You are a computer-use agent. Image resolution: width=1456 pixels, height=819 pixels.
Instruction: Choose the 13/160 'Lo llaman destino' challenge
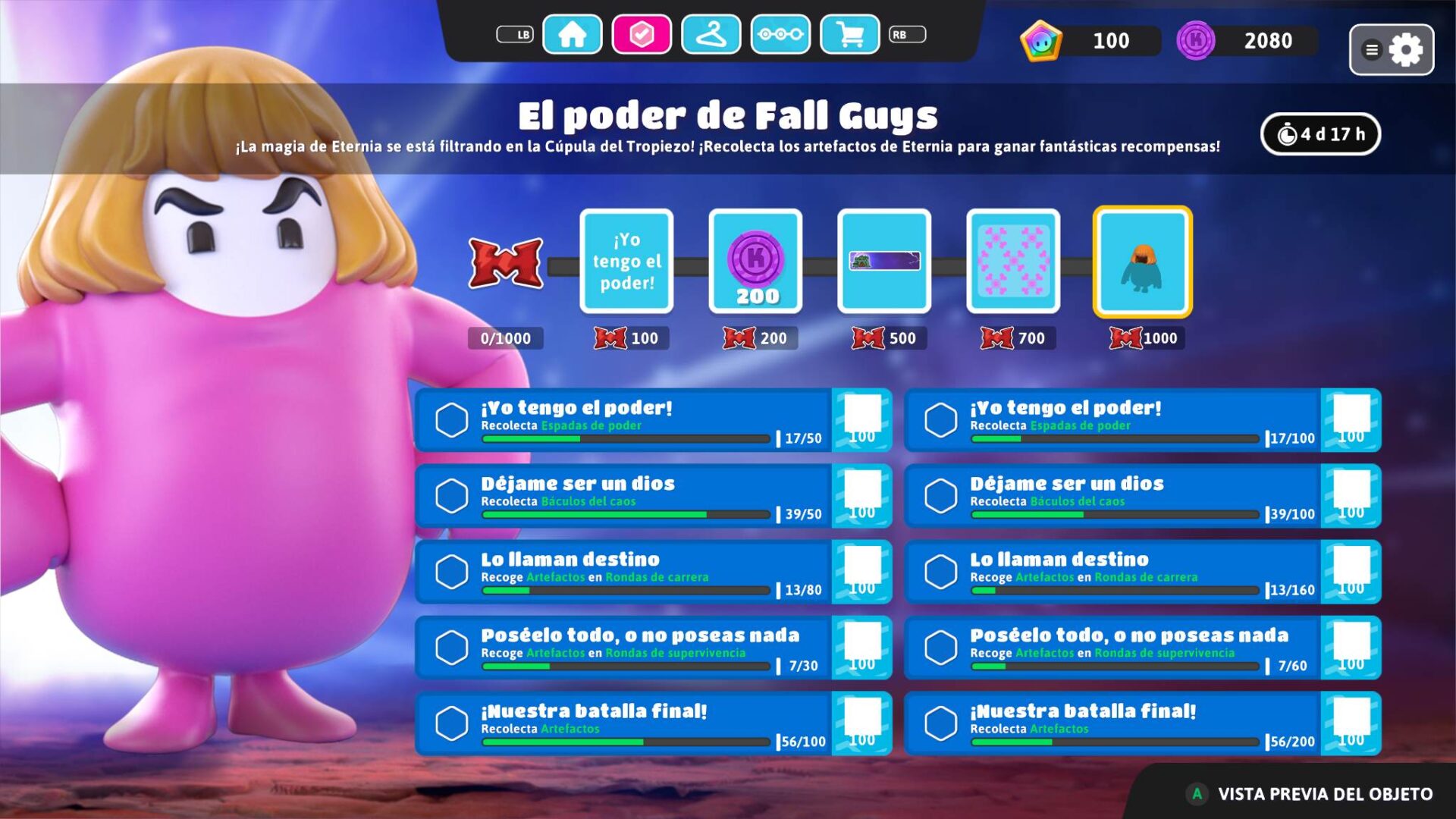1141,572
